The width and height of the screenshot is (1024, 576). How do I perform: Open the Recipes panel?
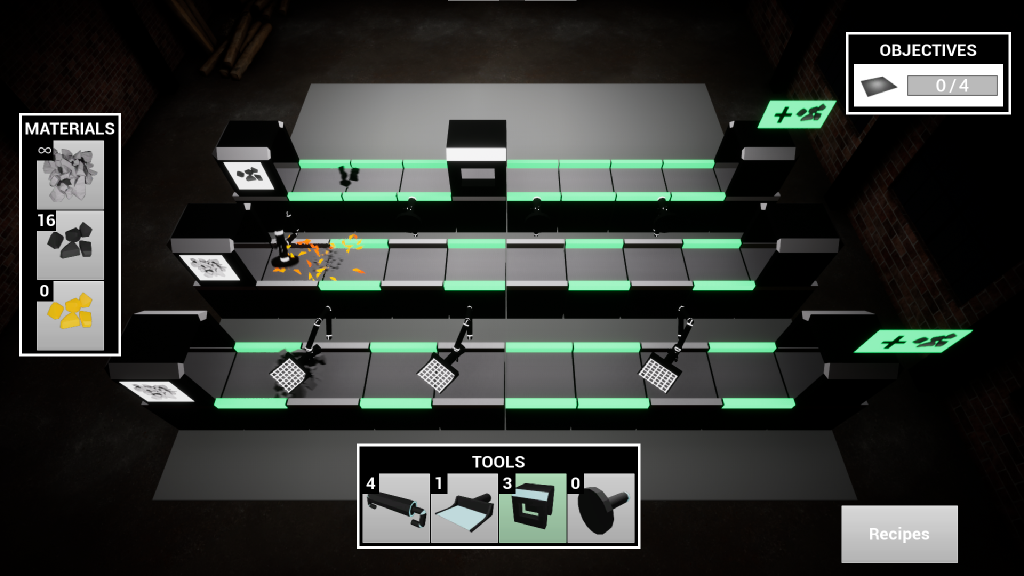tap(899, 534)
